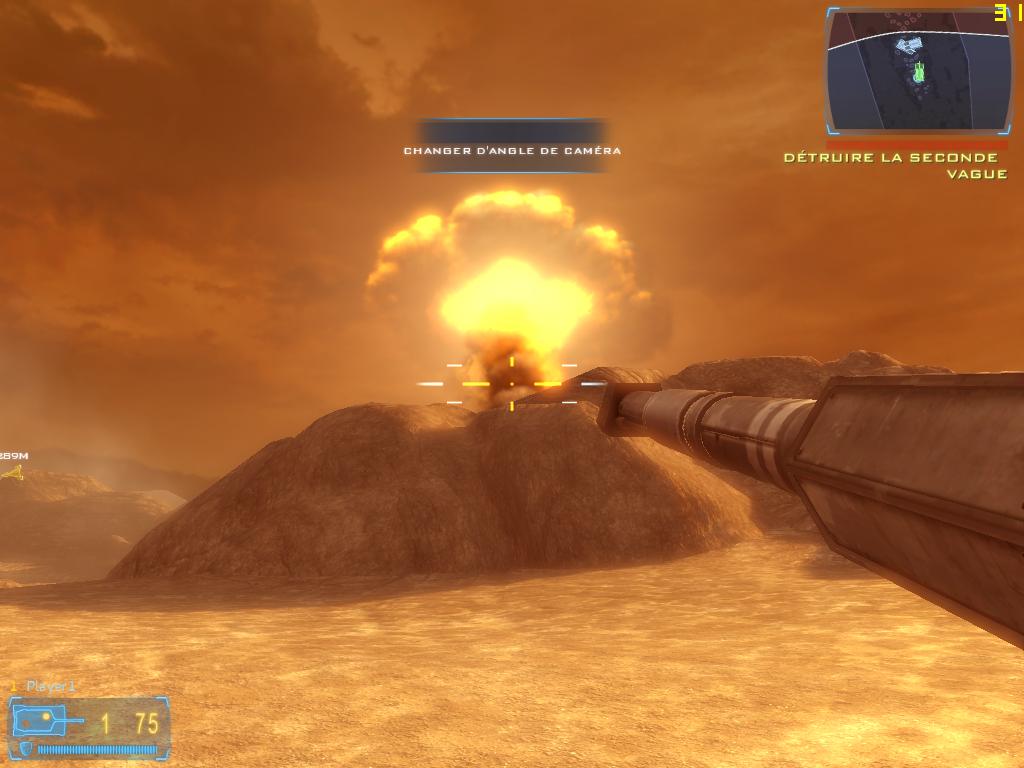Click the minimap radar display
The image size is (1024, 768).
[919, 72]
